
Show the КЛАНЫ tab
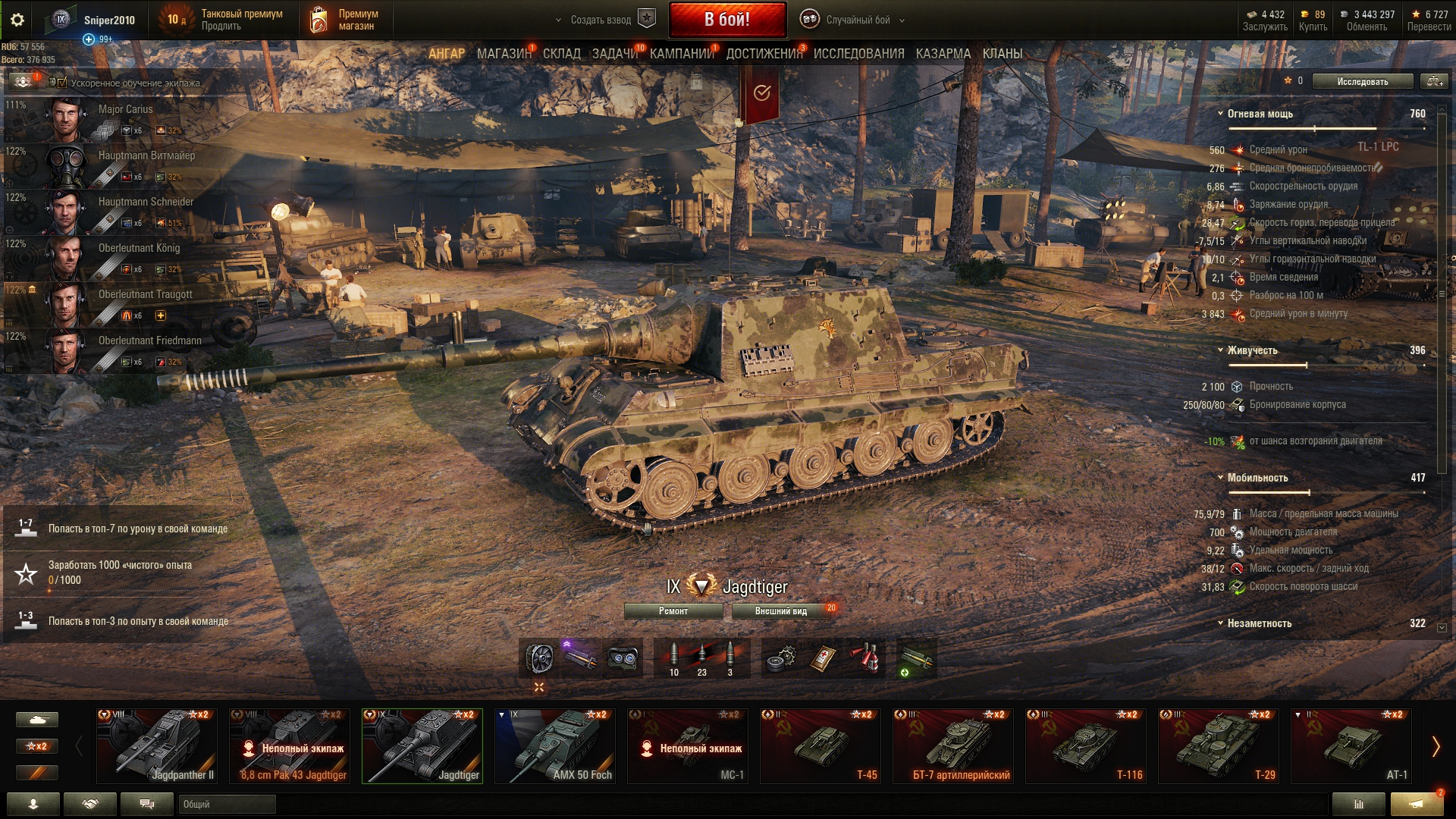[1002, 54]
